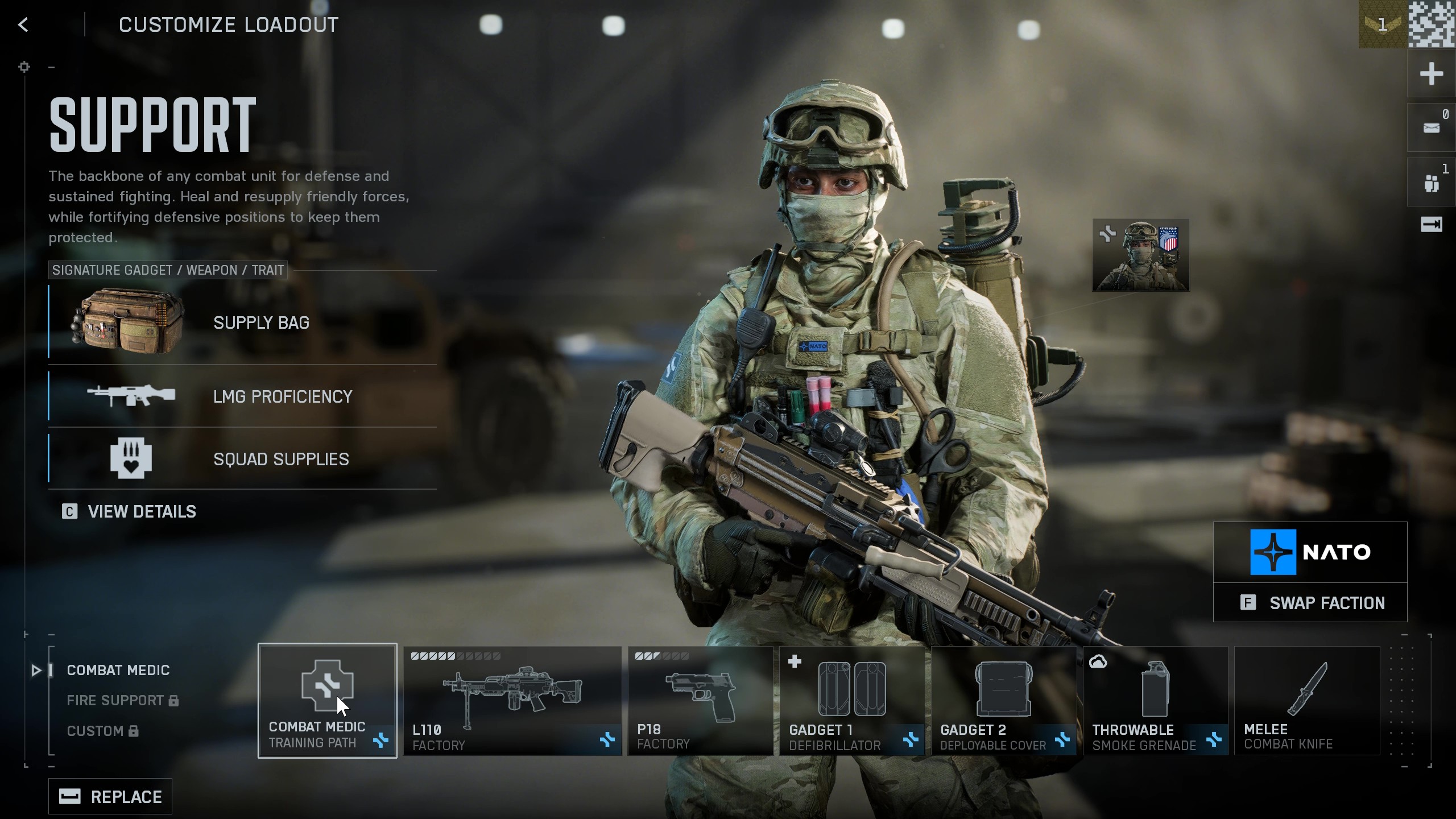Open the Defibrillator in Gadget 1 slot
The image size is (1456, 819).
(851, 701)
